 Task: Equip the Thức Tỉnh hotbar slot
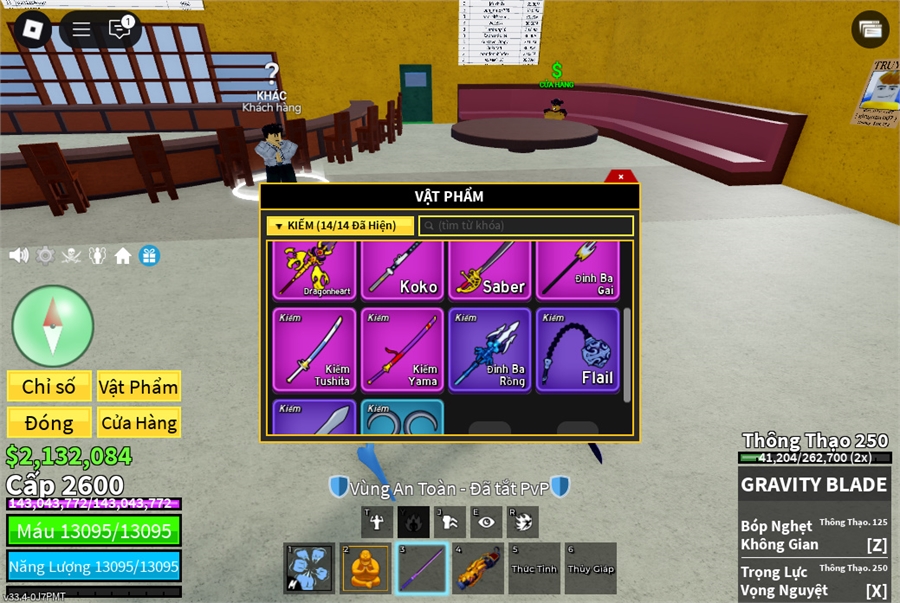click(534, 568)
